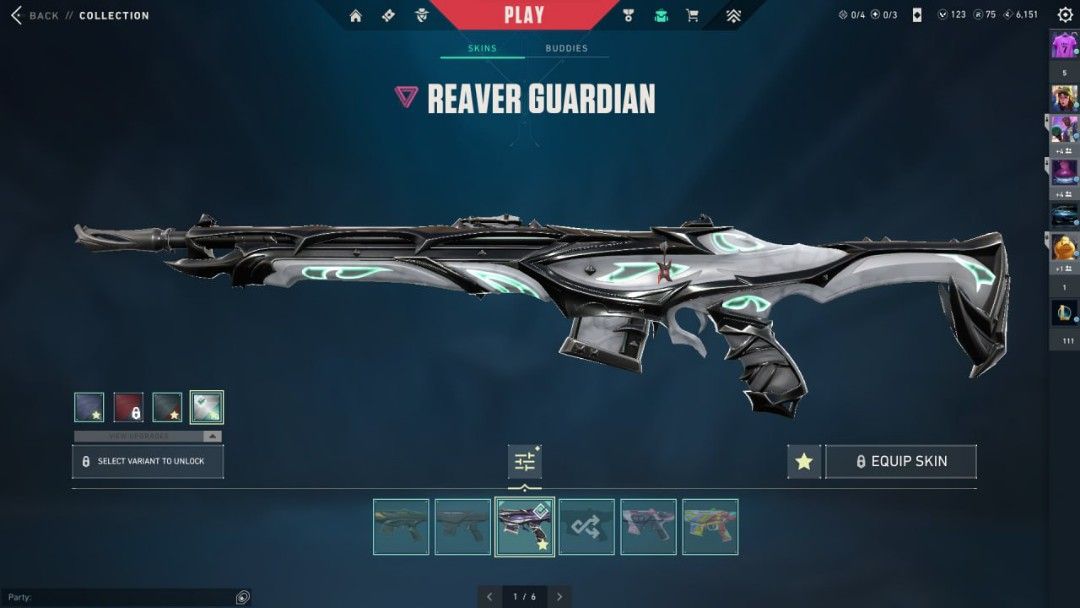The width and height of the screenshot is (1080, 608).
Task: Choose the random shuffle skin tile
Action: click(x=587, y=526)
